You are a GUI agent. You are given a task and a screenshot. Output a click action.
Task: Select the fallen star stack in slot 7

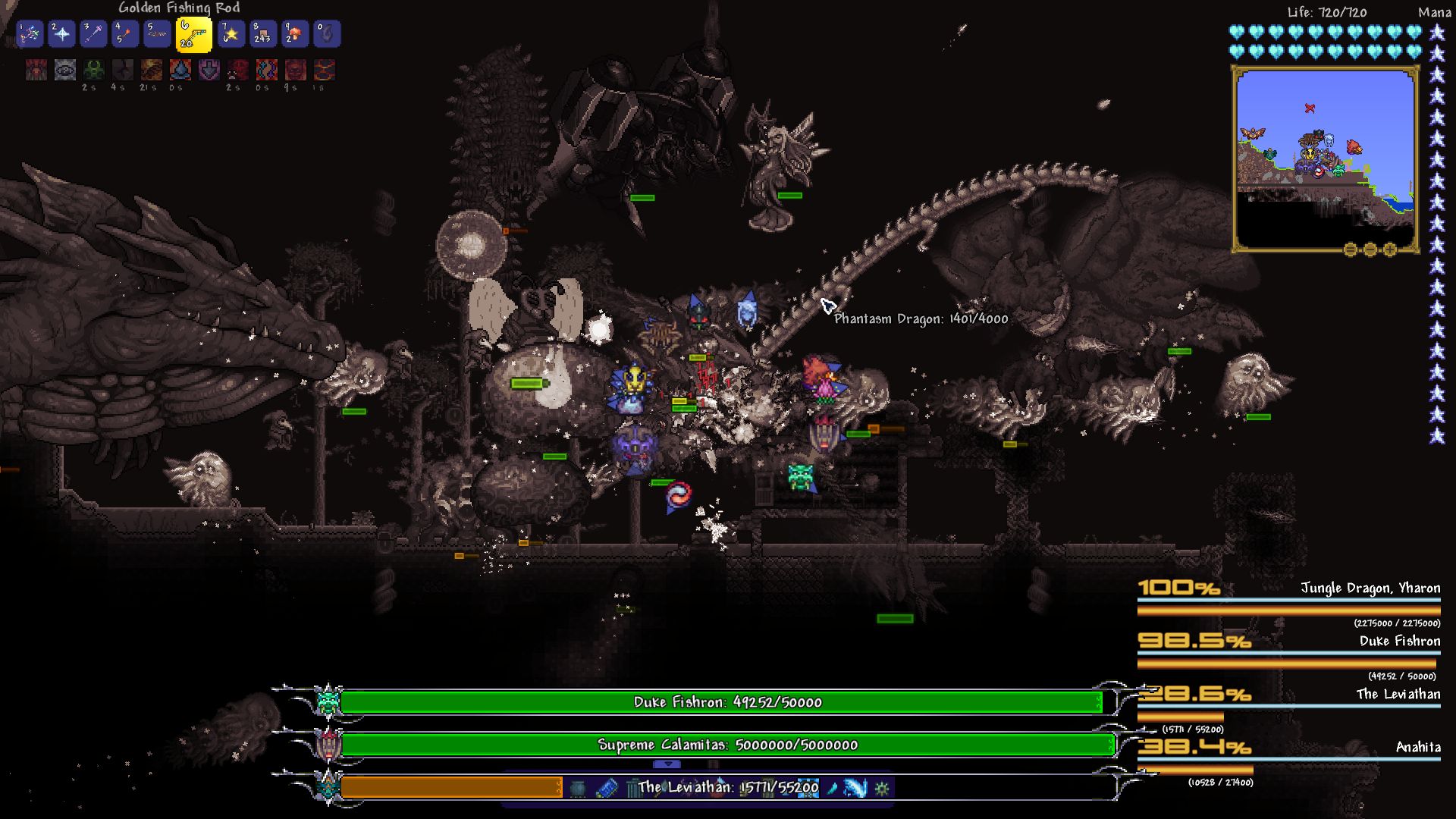click(x=231, y=34)
